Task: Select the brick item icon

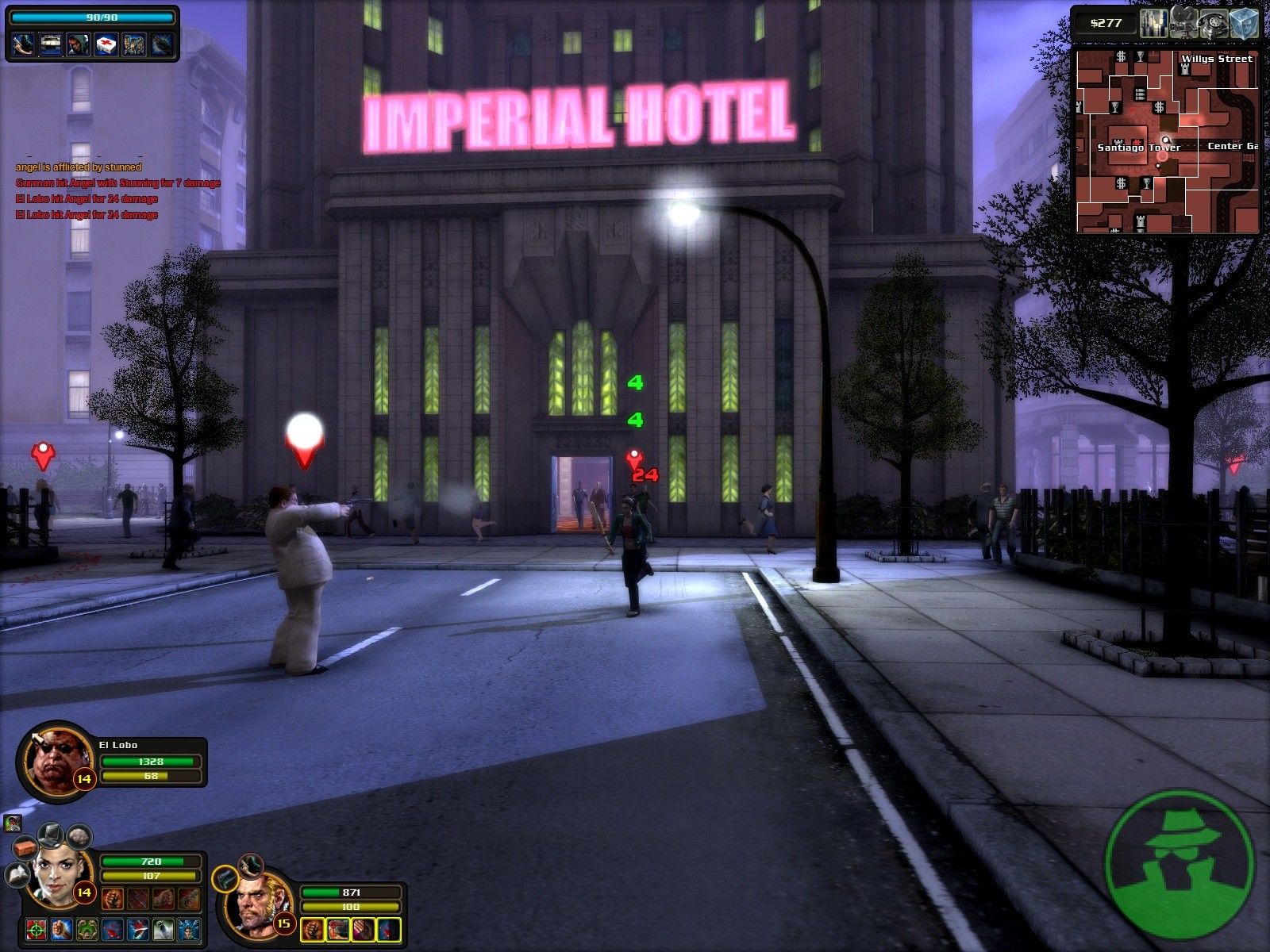Action: (27, 847)
